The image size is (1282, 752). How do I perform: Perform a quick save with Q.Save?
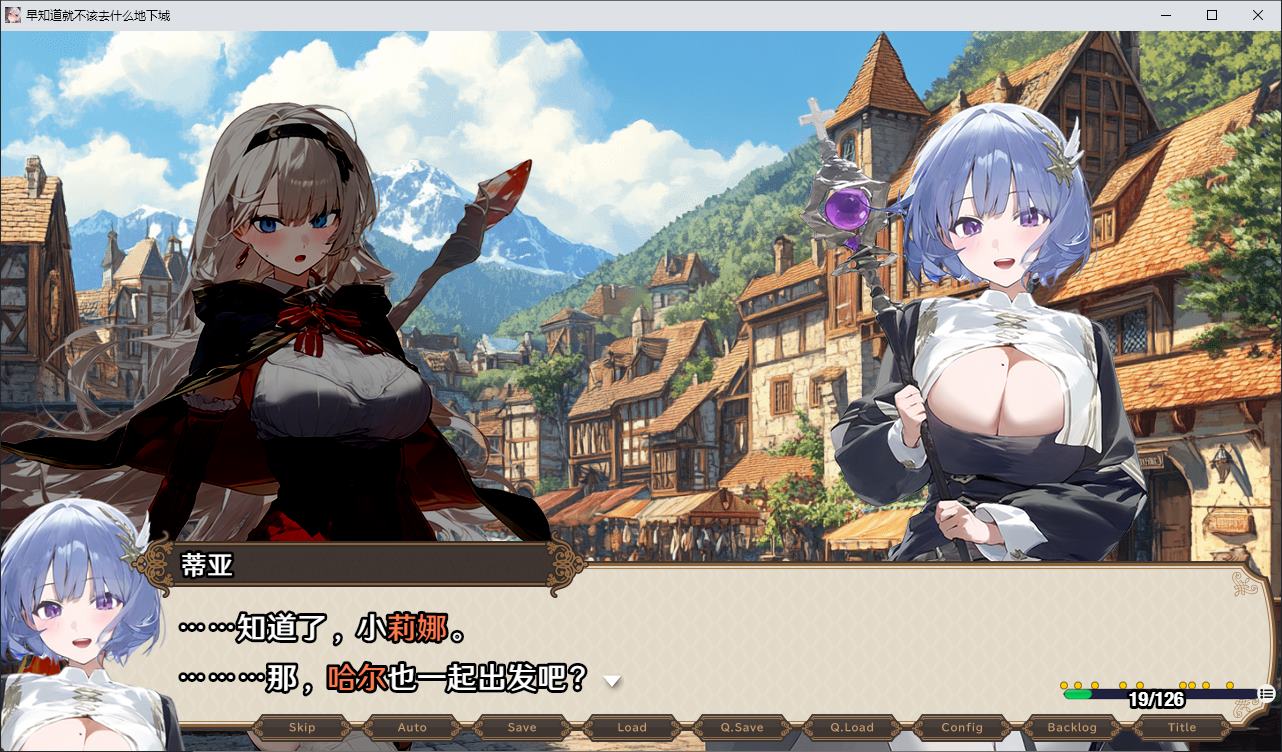741,727
